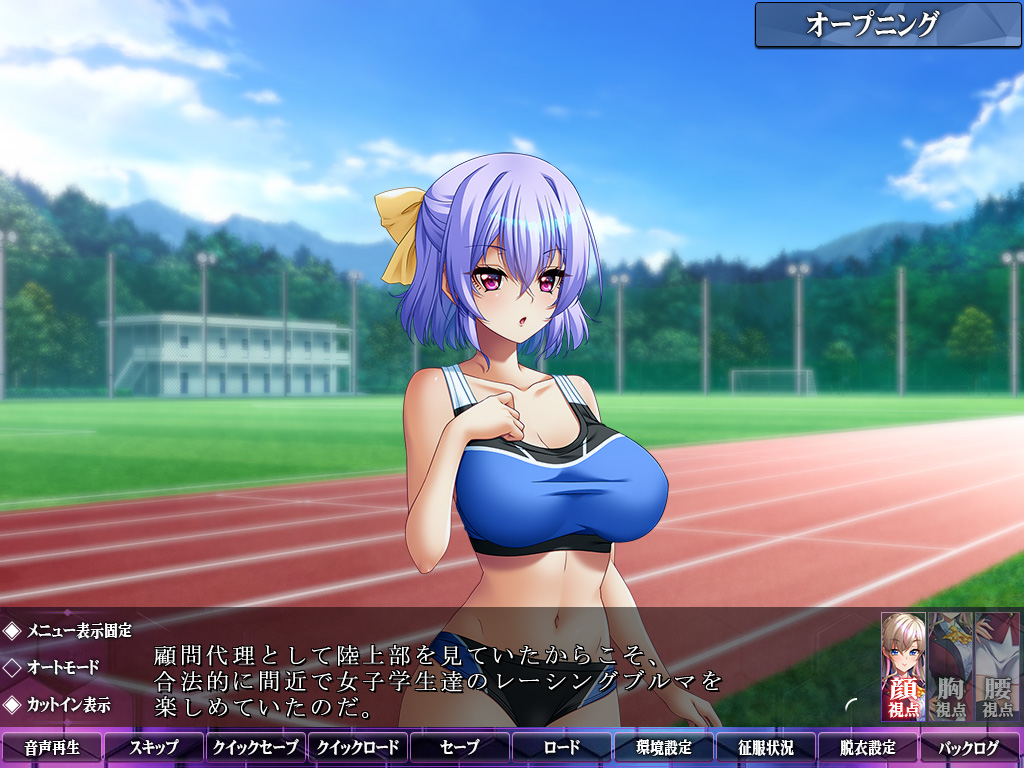Screen dimensions: 1024x768
Task: Click the 音声再生 voice replay button
Action: click(52, 748)
